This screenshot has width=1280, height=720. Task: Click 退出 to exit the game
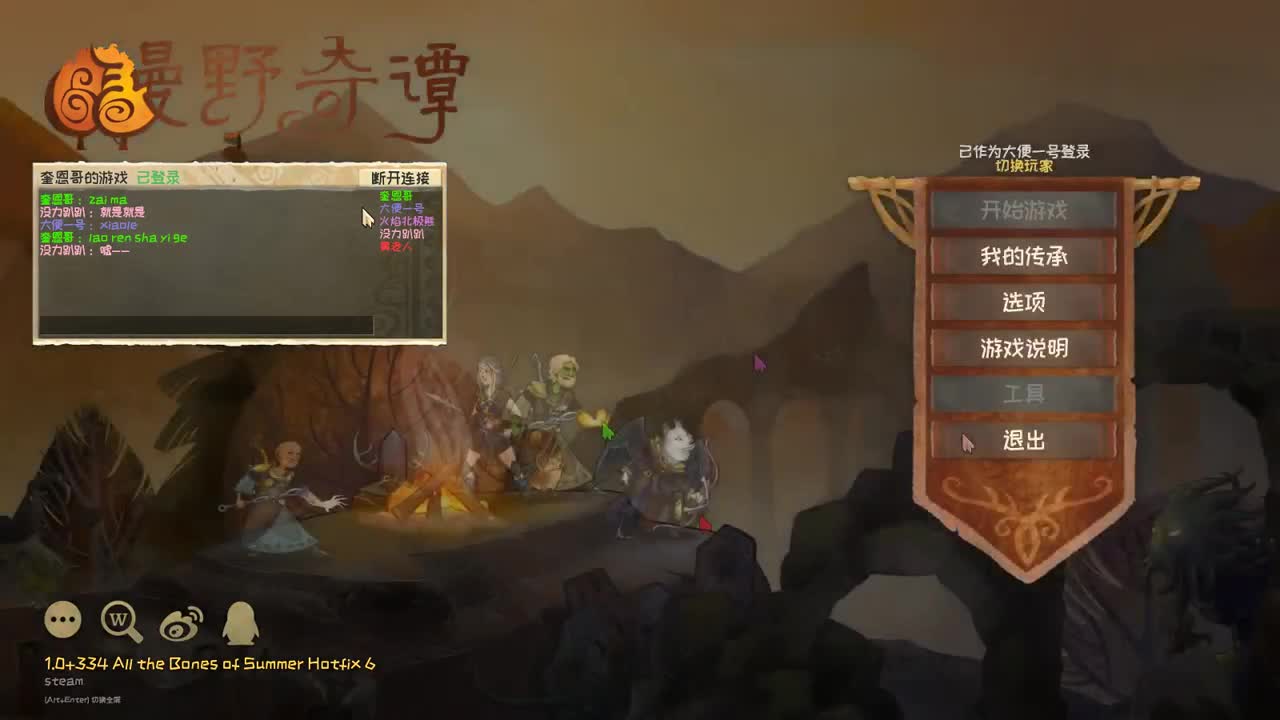pyautogui.click(x=1022, y=441)
